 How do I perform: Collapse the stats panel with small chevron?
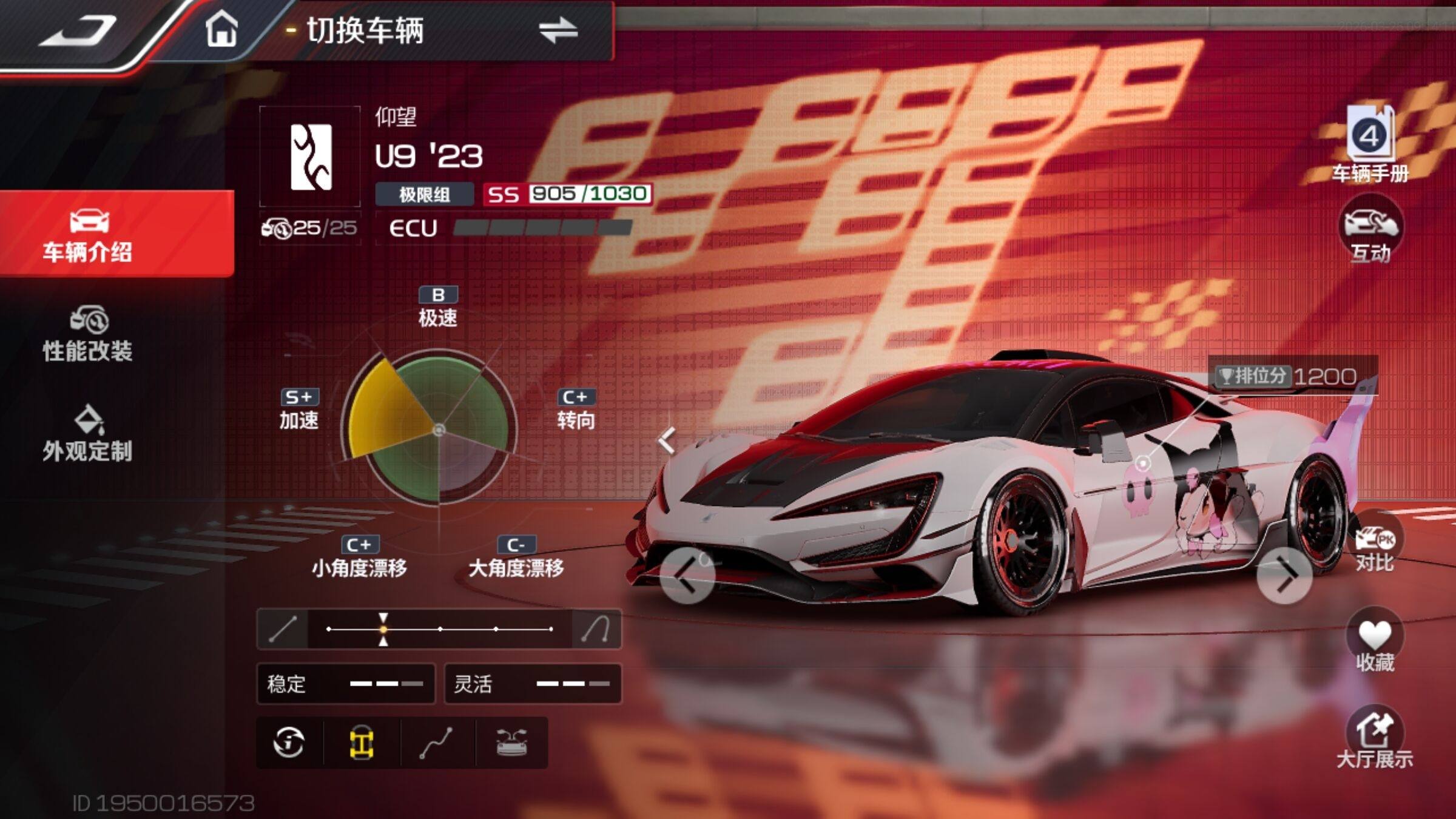point(667,440)
